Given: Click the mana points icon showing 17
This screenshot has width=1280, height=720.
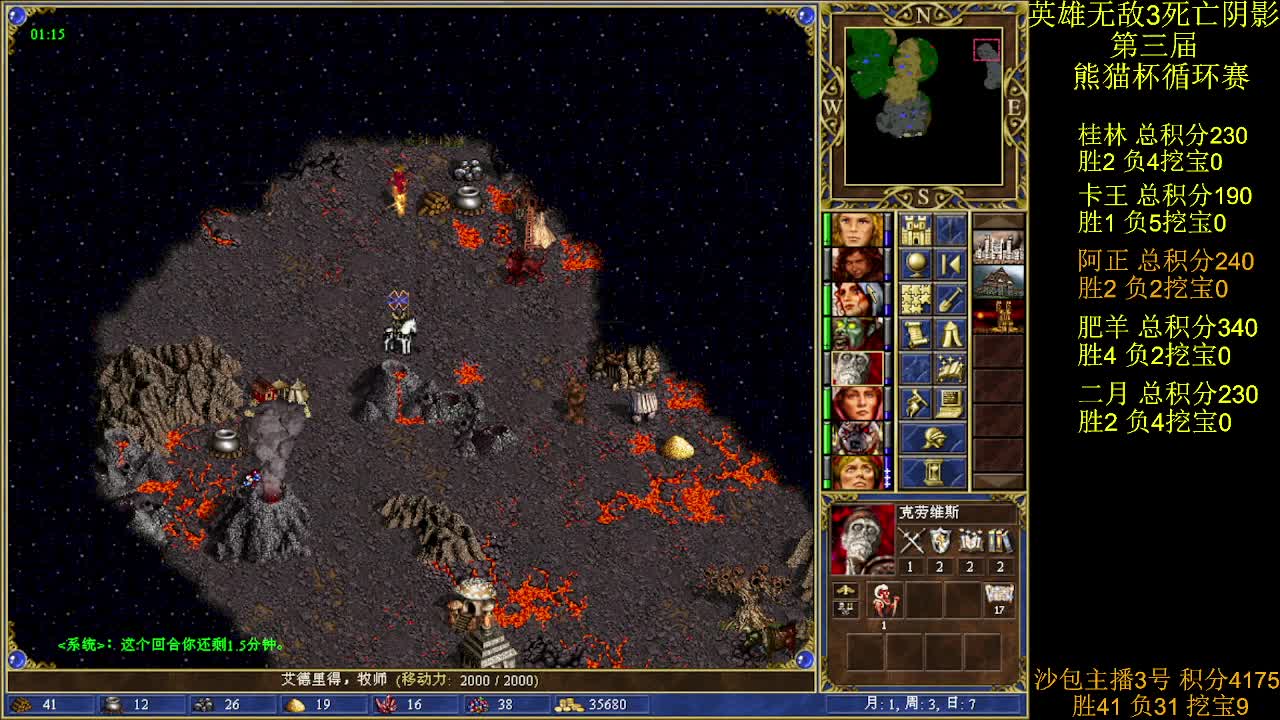Looking at the screenshot, I should pos(999,599).
